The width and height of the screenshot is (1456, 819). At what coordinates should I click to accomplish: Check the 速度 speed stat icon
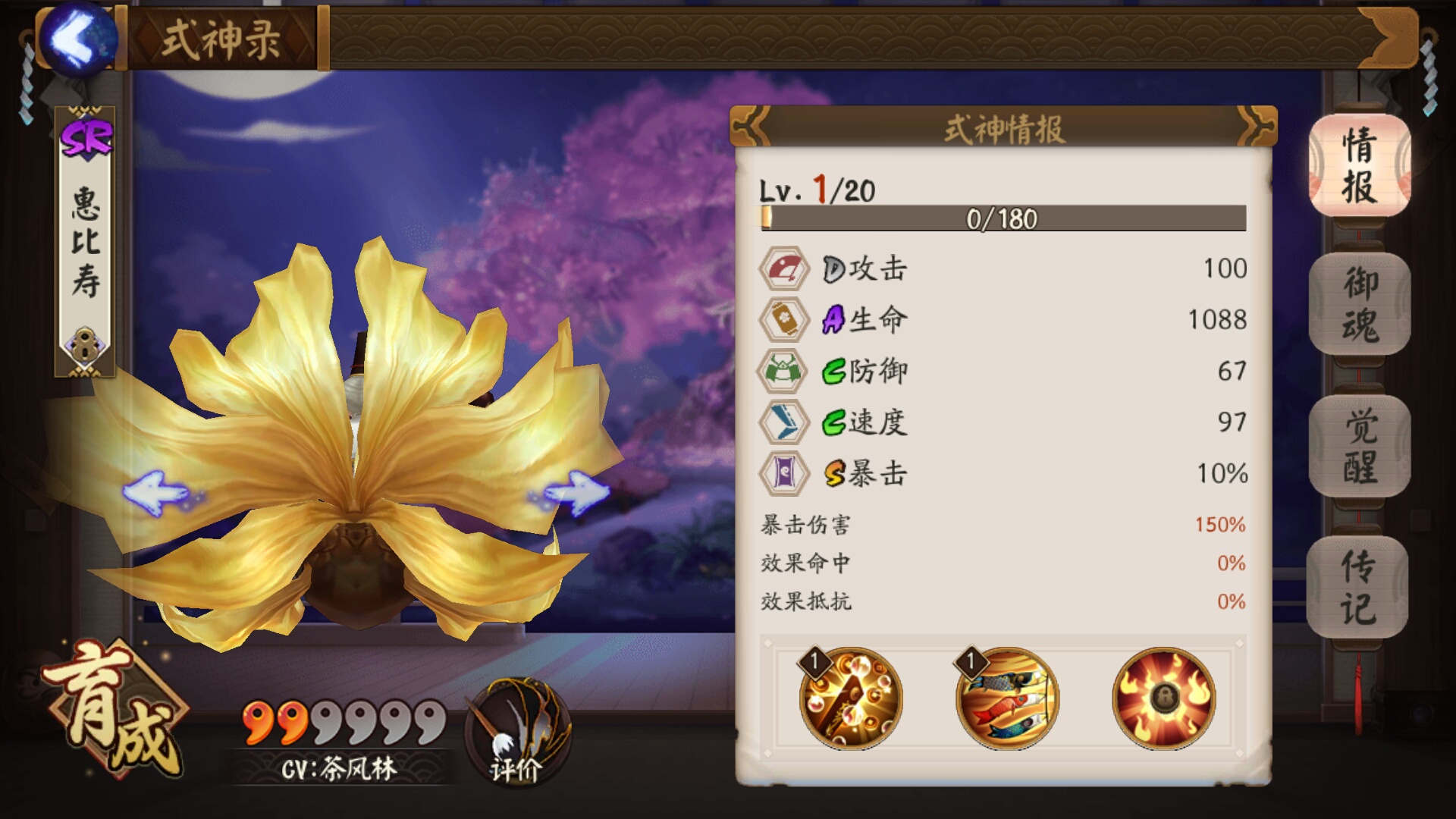783,422
